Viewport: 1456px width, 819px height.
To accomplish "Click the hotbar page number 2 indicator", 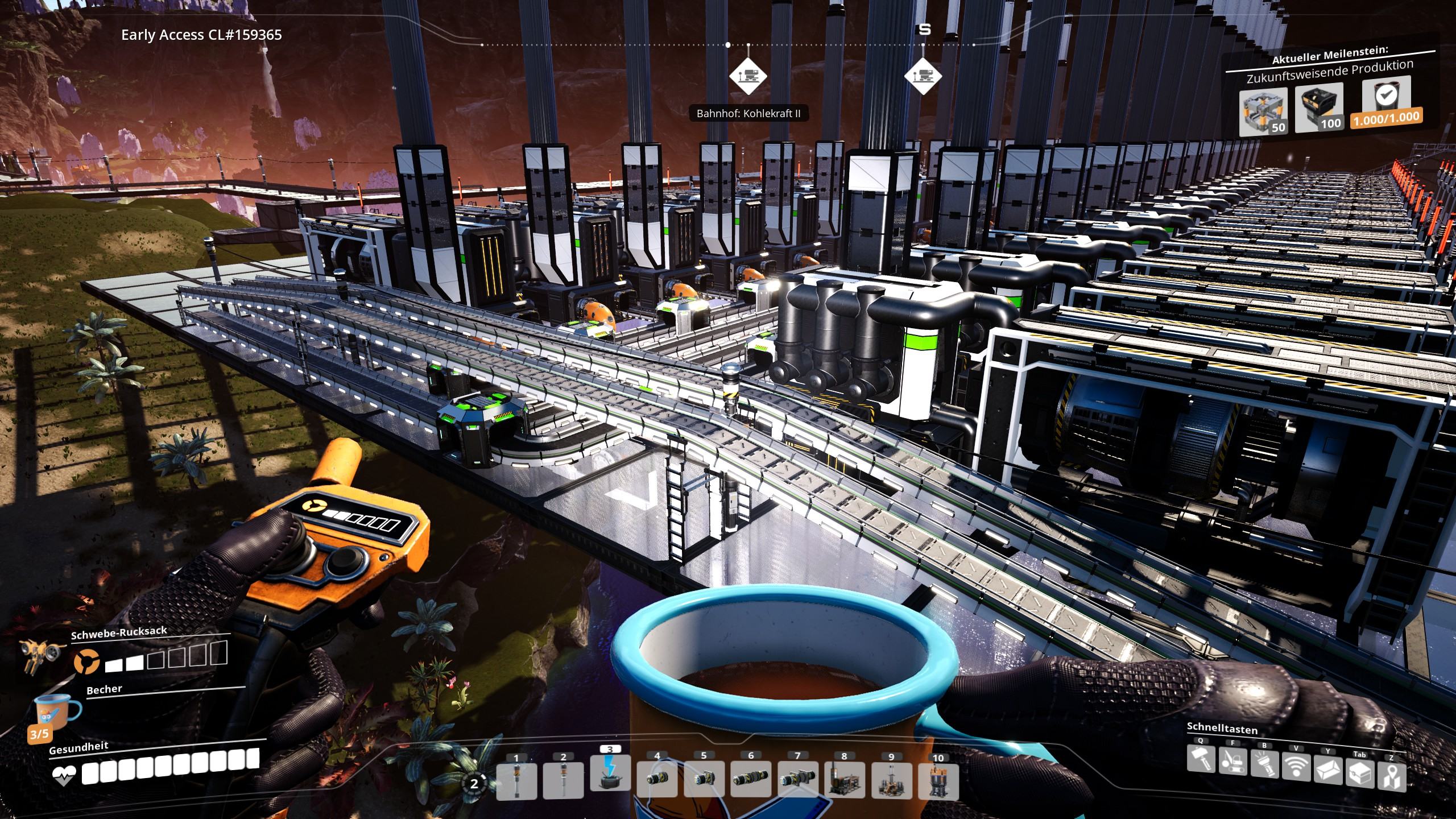I will pyautogui.click(x=474, y=784).
